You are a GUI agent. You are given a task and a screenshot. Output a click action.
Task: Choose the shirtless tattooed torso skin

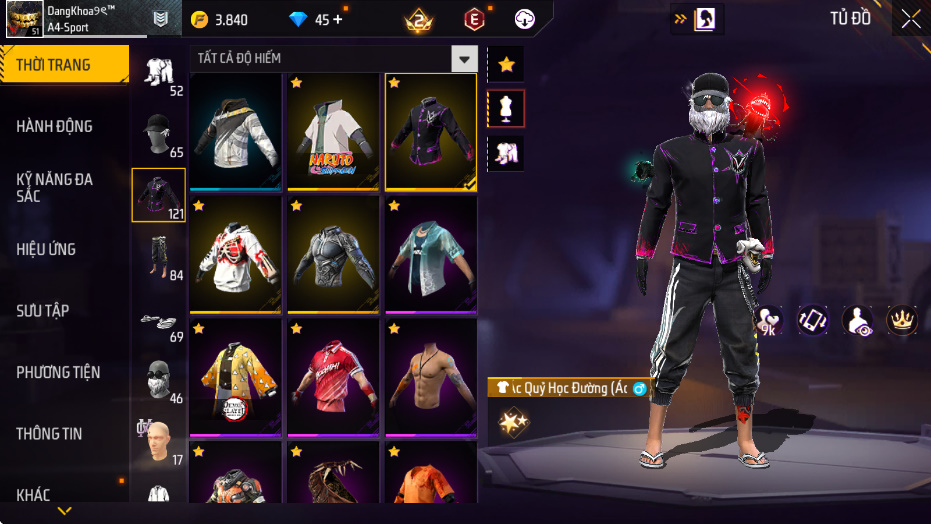pyautogui.click(x=431, y=378)
